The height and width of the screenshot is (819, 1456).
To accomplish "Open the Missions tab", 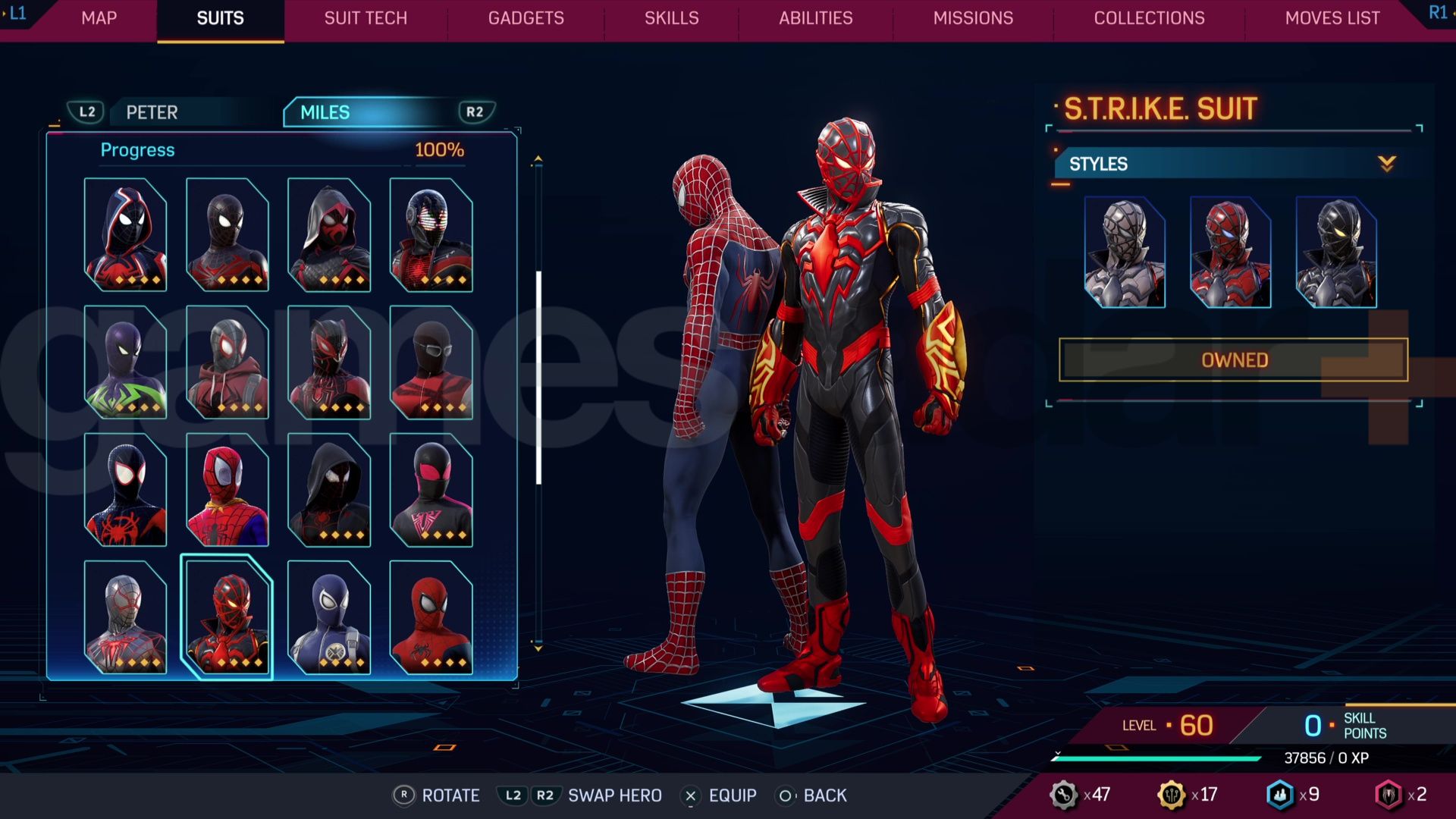I will click(x=973, y=18).
